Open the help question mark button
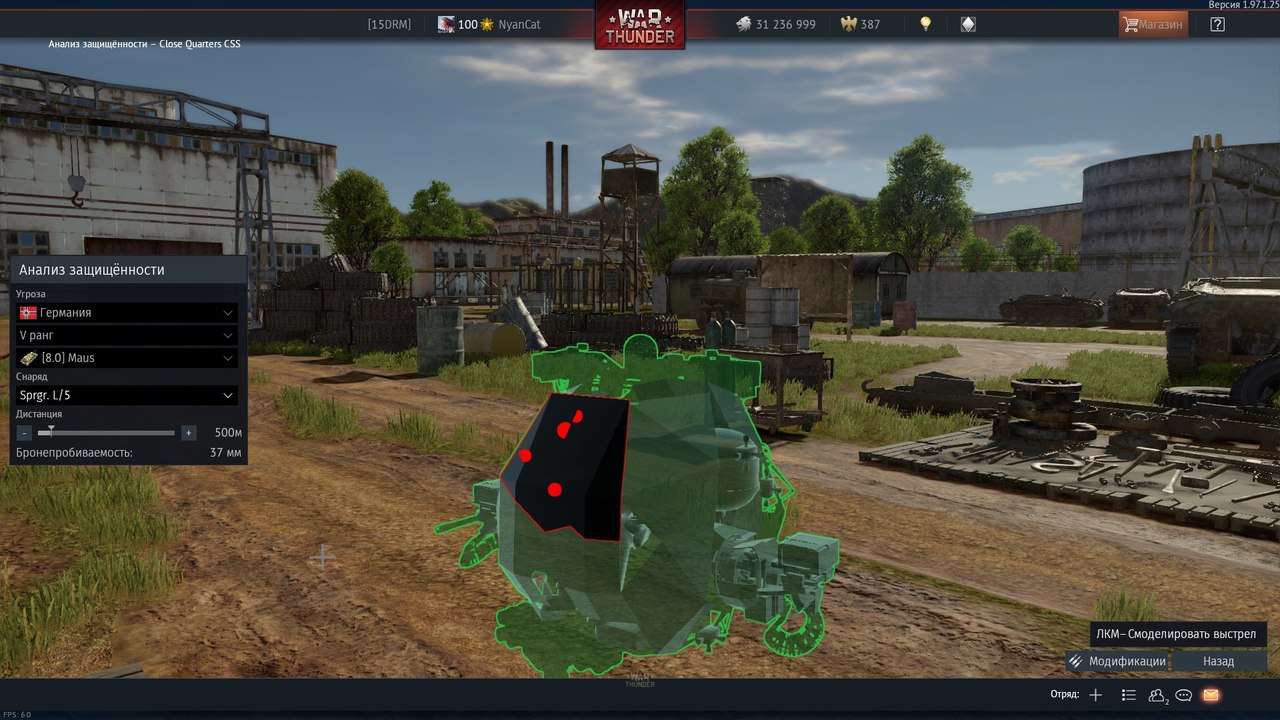The image size is (1280, 720). pos(1217,24)
